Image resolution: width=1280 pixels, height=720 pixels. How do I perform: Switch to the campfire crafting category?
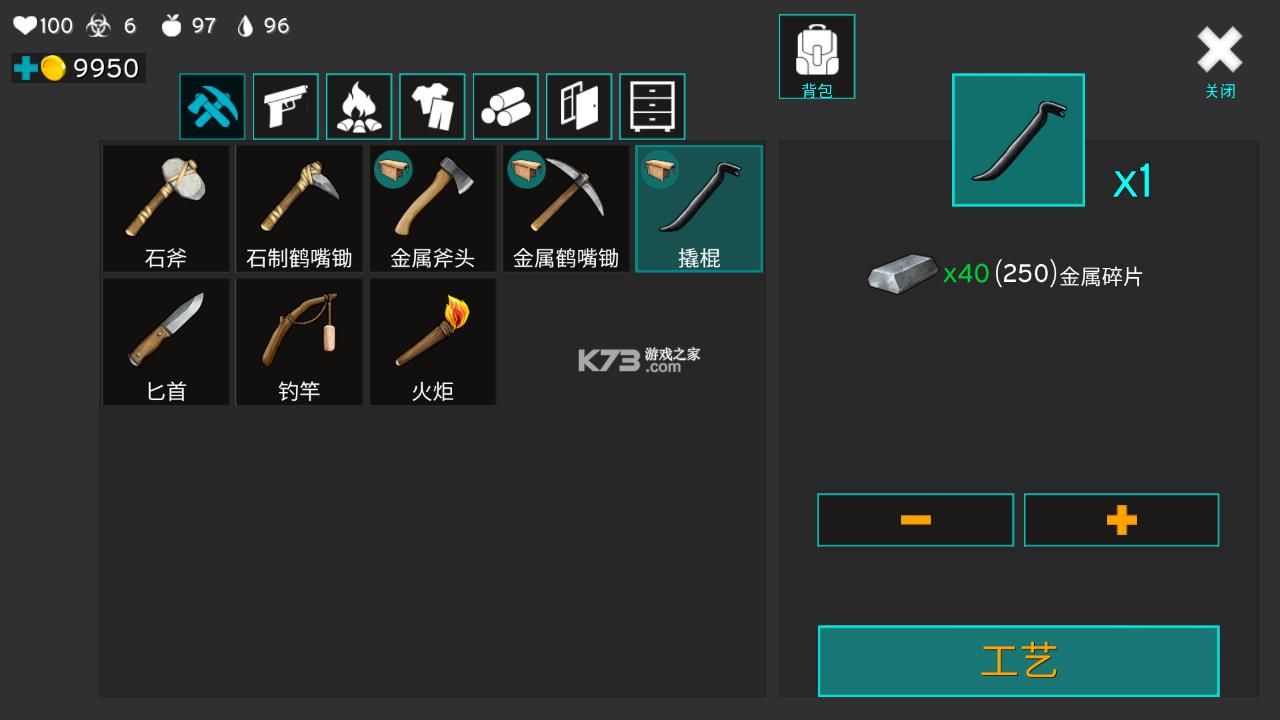(358, 106)
